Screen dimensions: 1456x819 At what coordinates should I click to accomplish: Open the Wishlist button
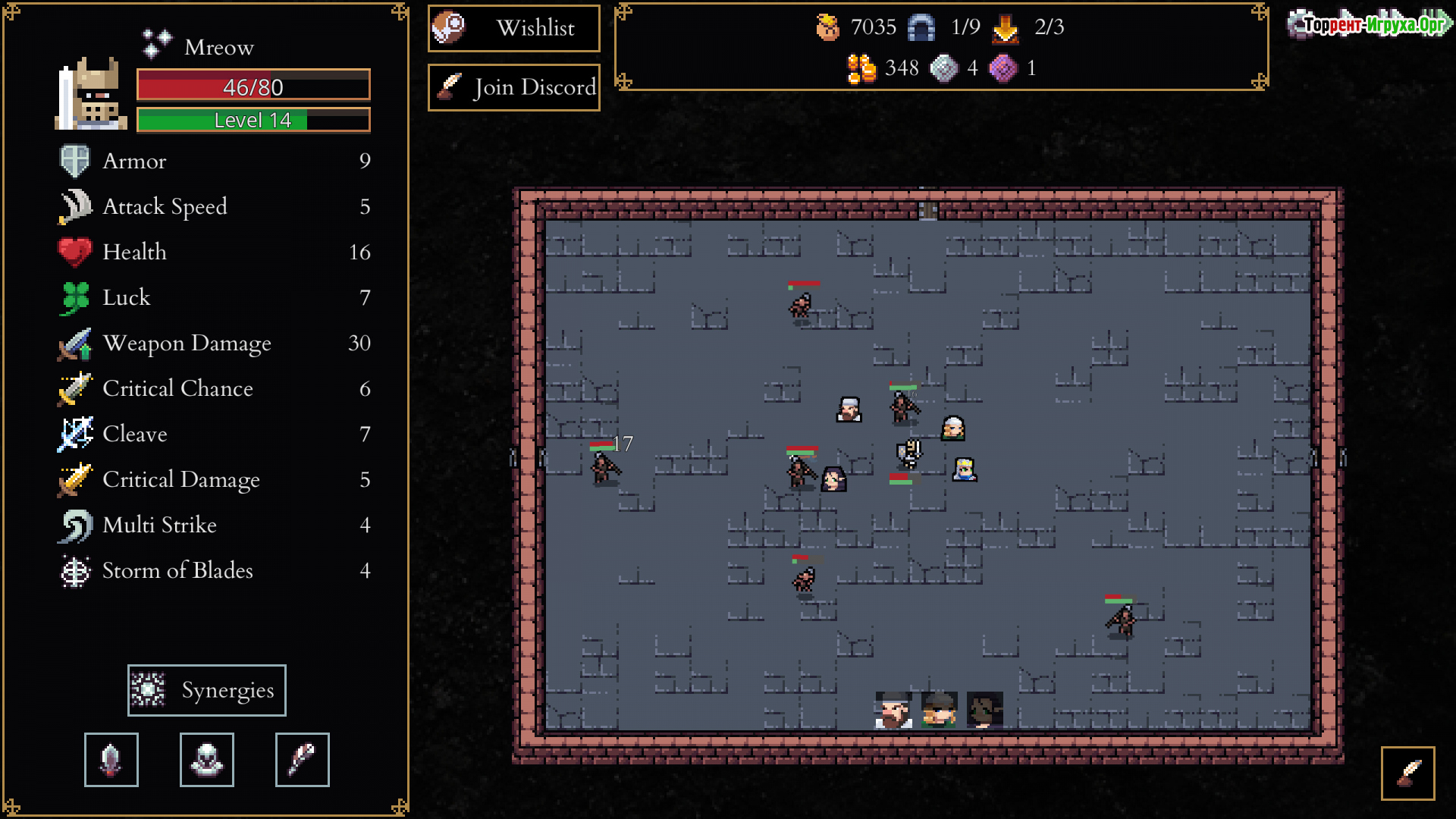click(514, 29)
